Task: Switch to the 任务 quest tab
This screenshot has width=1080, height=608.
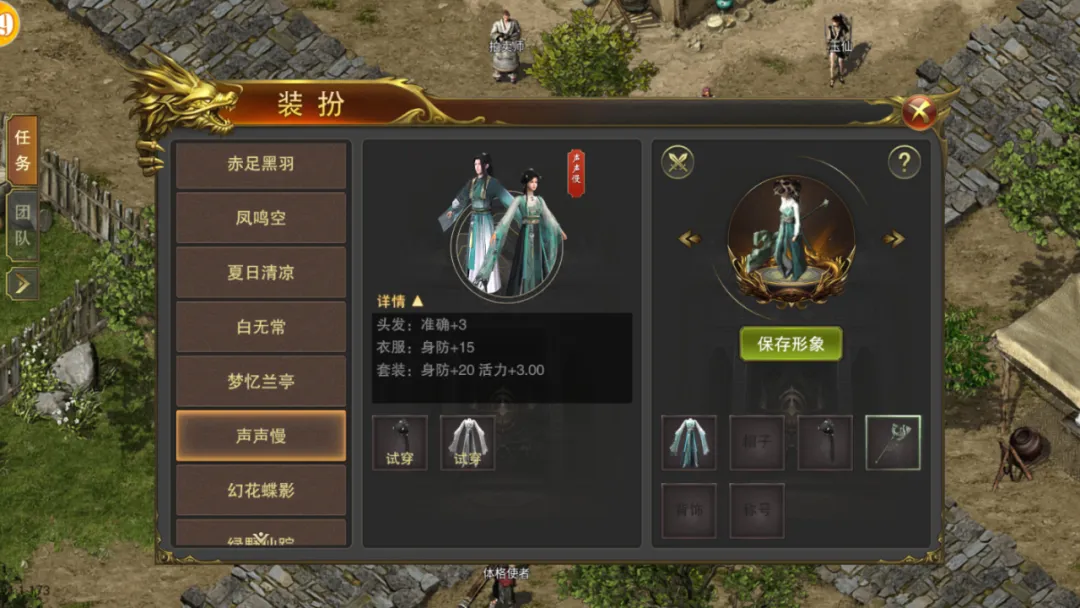Action: (22, 150)
